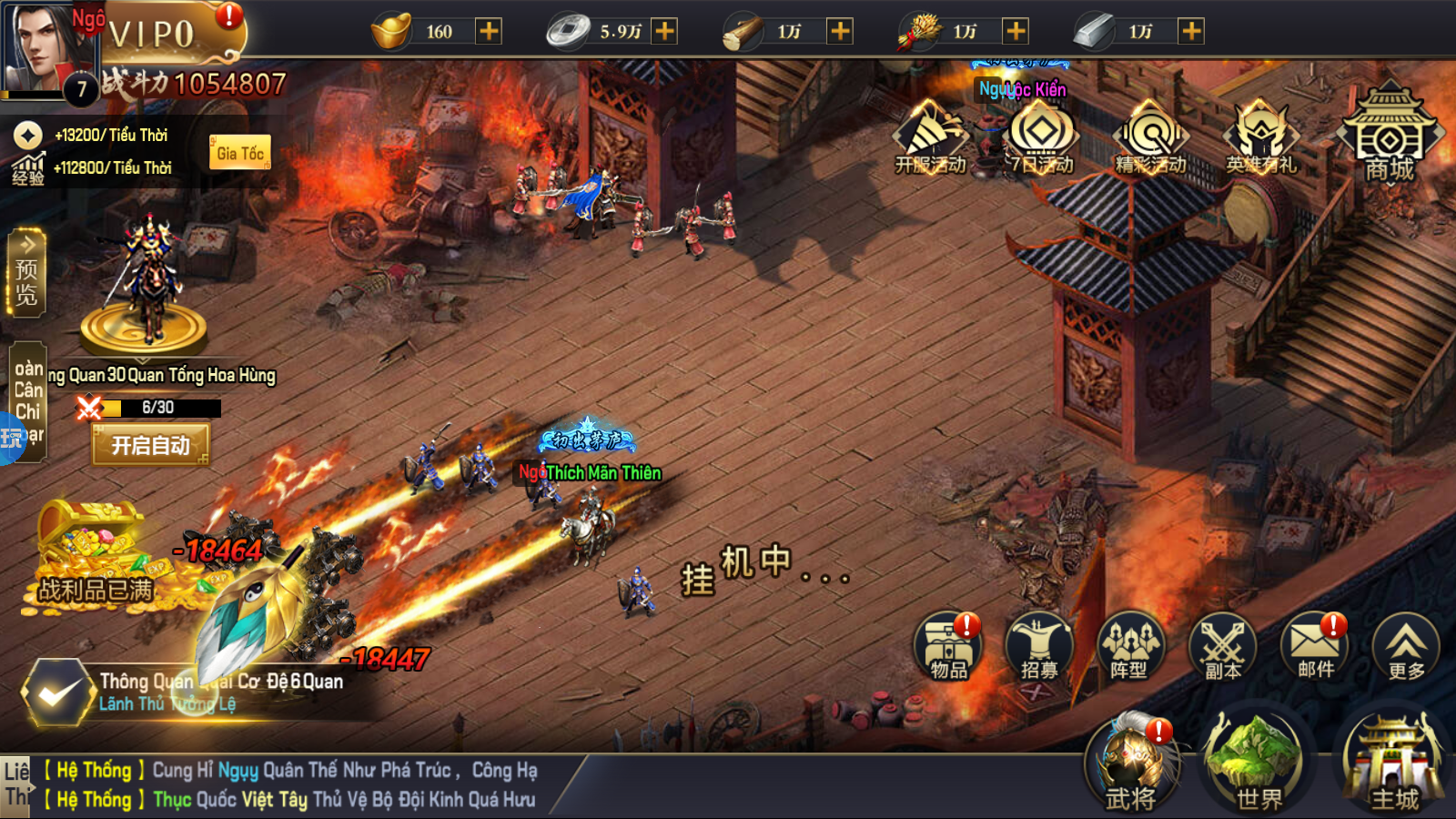Open the 招募 recruit menu
Viewport: 1456px width, 819px height.
[1039, 648]
